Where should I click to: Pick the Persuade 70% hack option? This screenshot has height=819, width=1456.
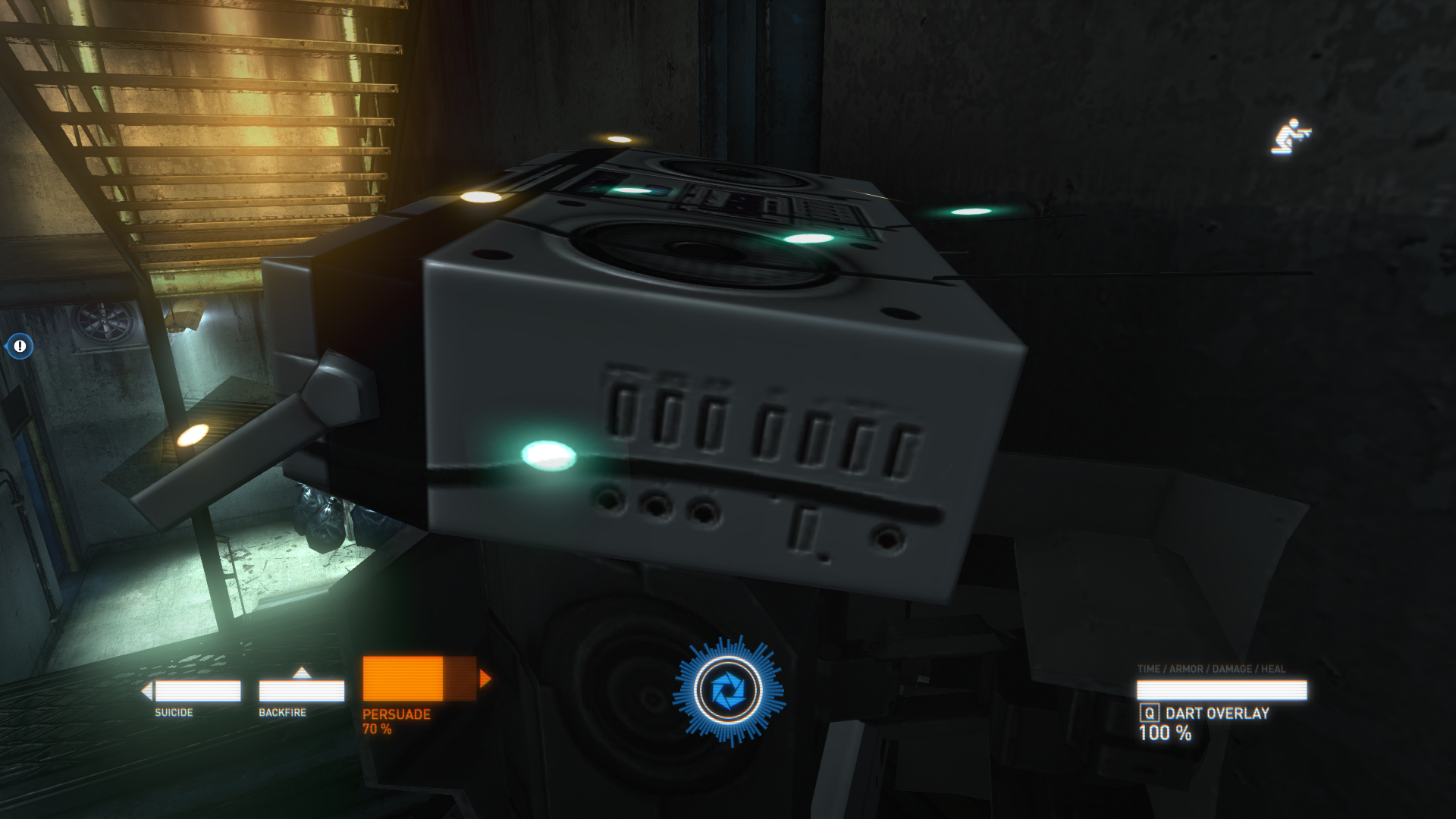point(419,679)
